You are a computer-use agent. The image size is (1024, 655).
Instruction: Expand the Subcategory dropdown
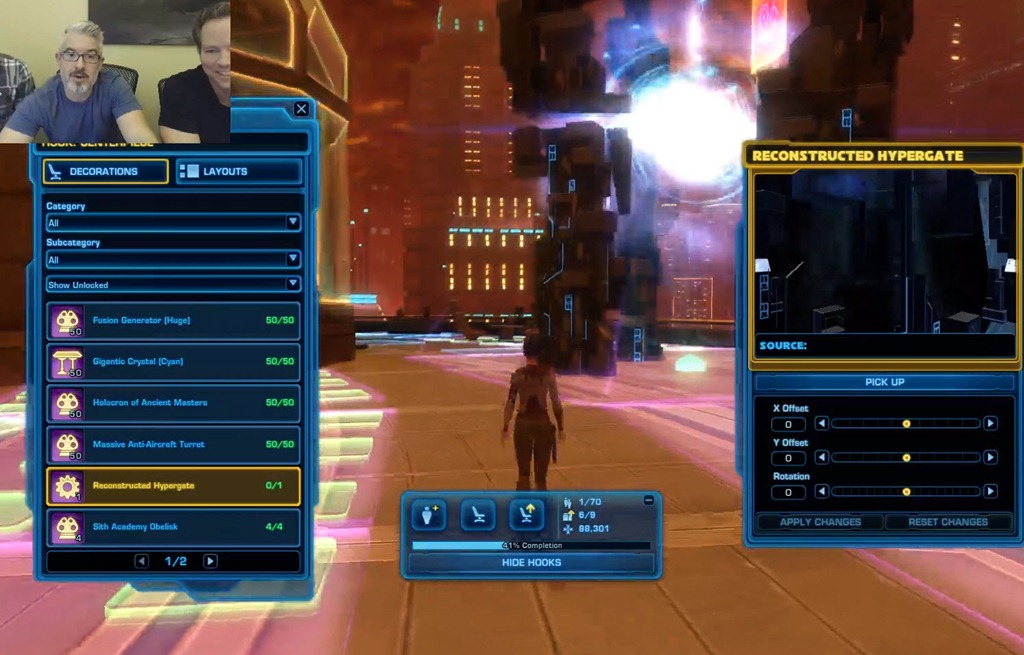[x=173, y=259]
